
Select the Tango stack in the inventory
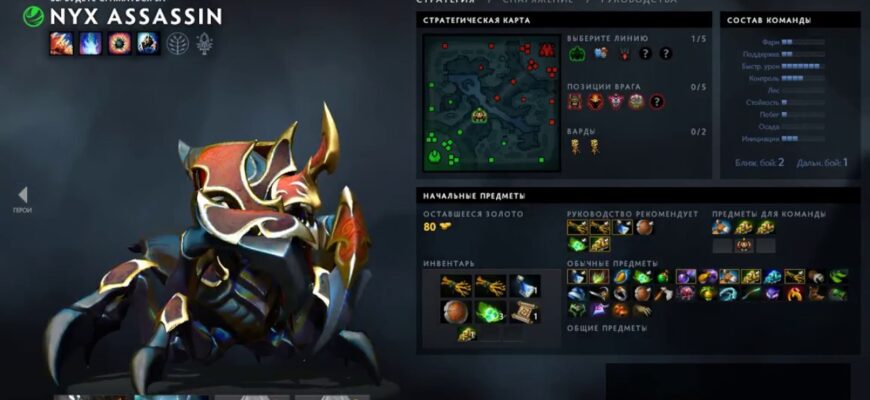coord(490,311)
